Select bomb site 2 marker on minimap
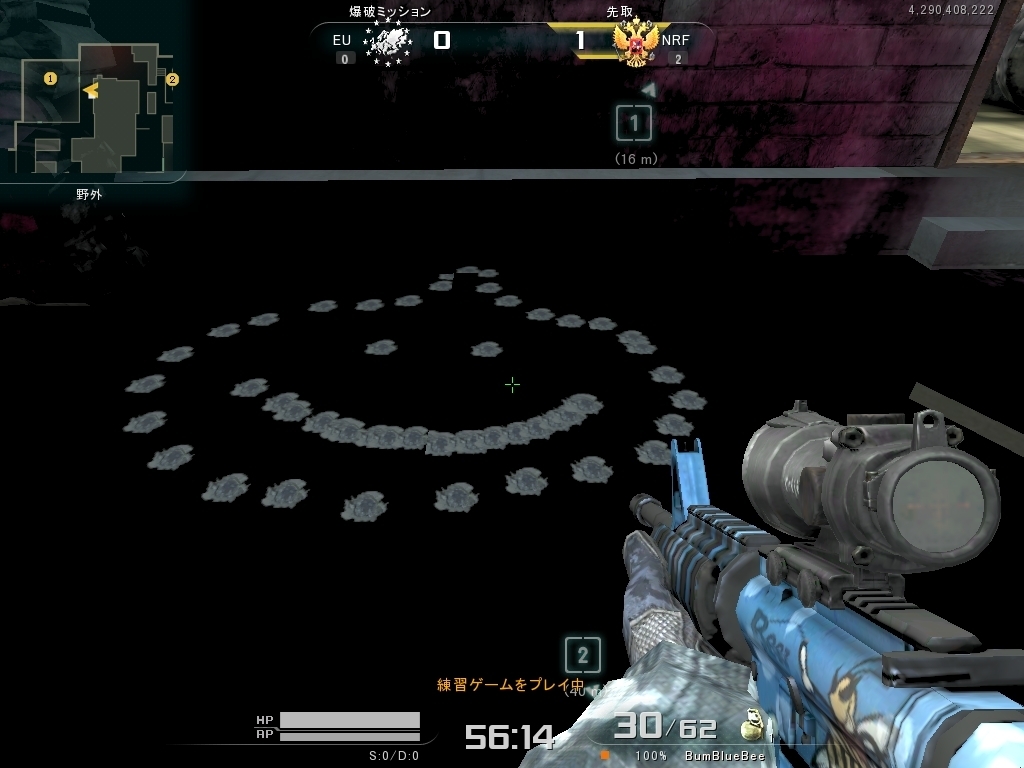 click(x=172, y=79)
